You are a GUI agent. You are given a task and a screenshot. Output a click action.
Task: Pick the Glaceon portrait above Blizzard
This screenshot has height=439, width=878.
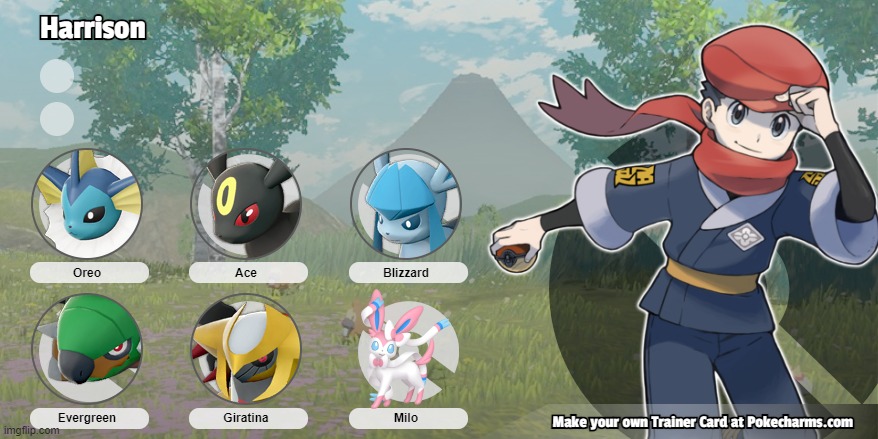pyautogui.click(x=405, y=204)
